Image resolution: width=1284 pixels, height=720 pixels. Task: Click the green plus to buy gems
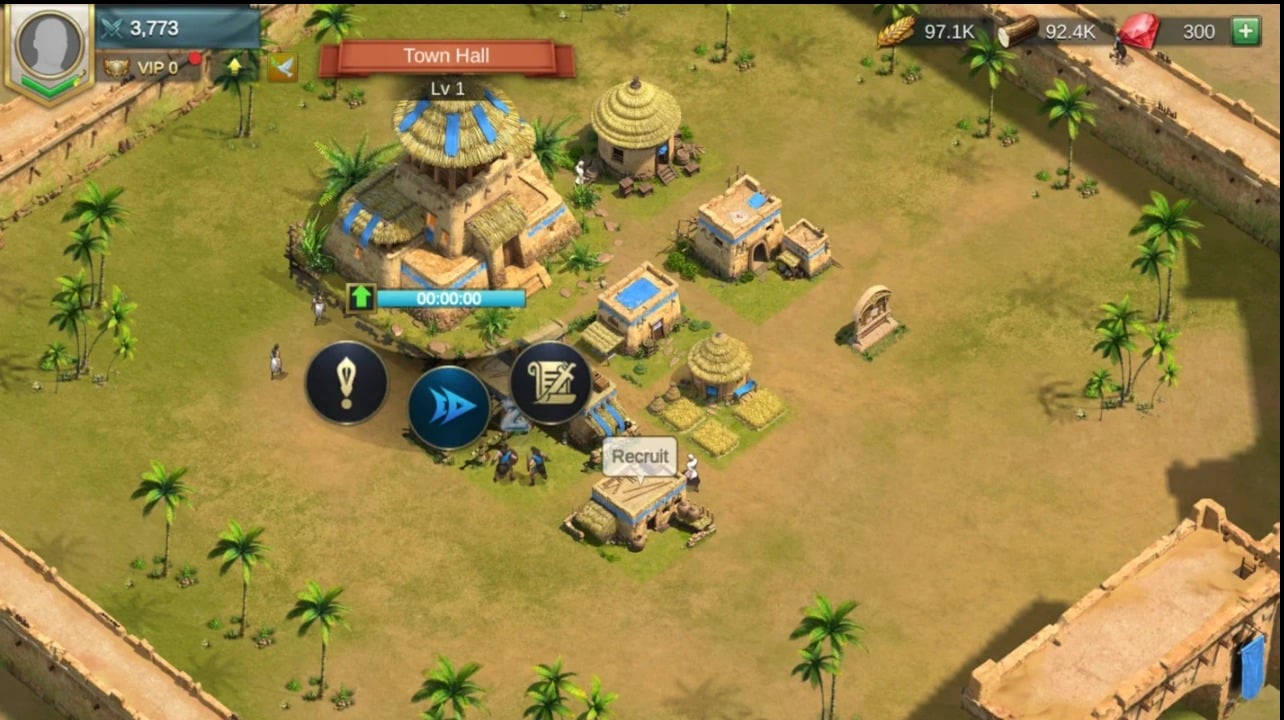1245,31
